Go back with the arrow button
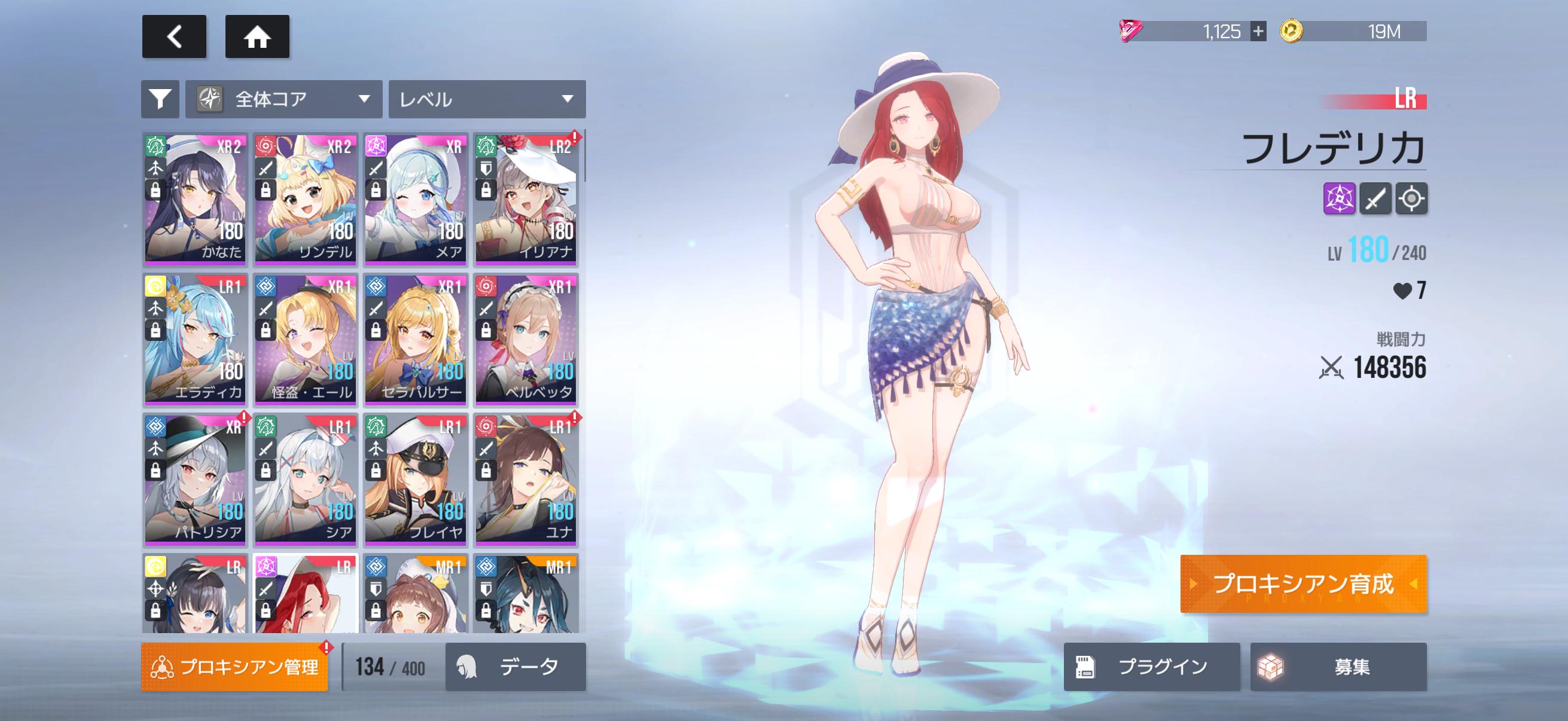Screen dimensions: 1568x721 coord(174,36)
